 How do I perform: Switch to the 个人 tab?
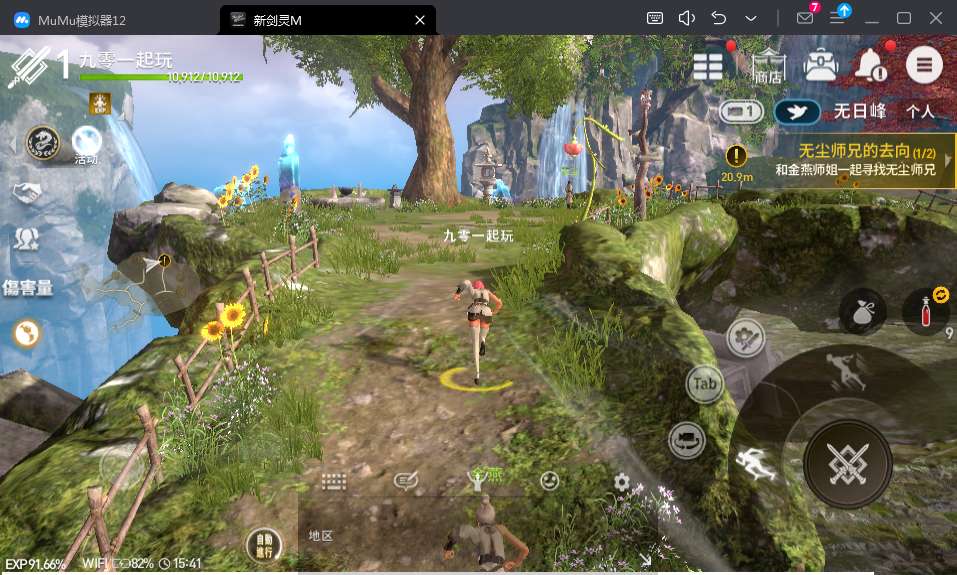[x=920, y=112]
